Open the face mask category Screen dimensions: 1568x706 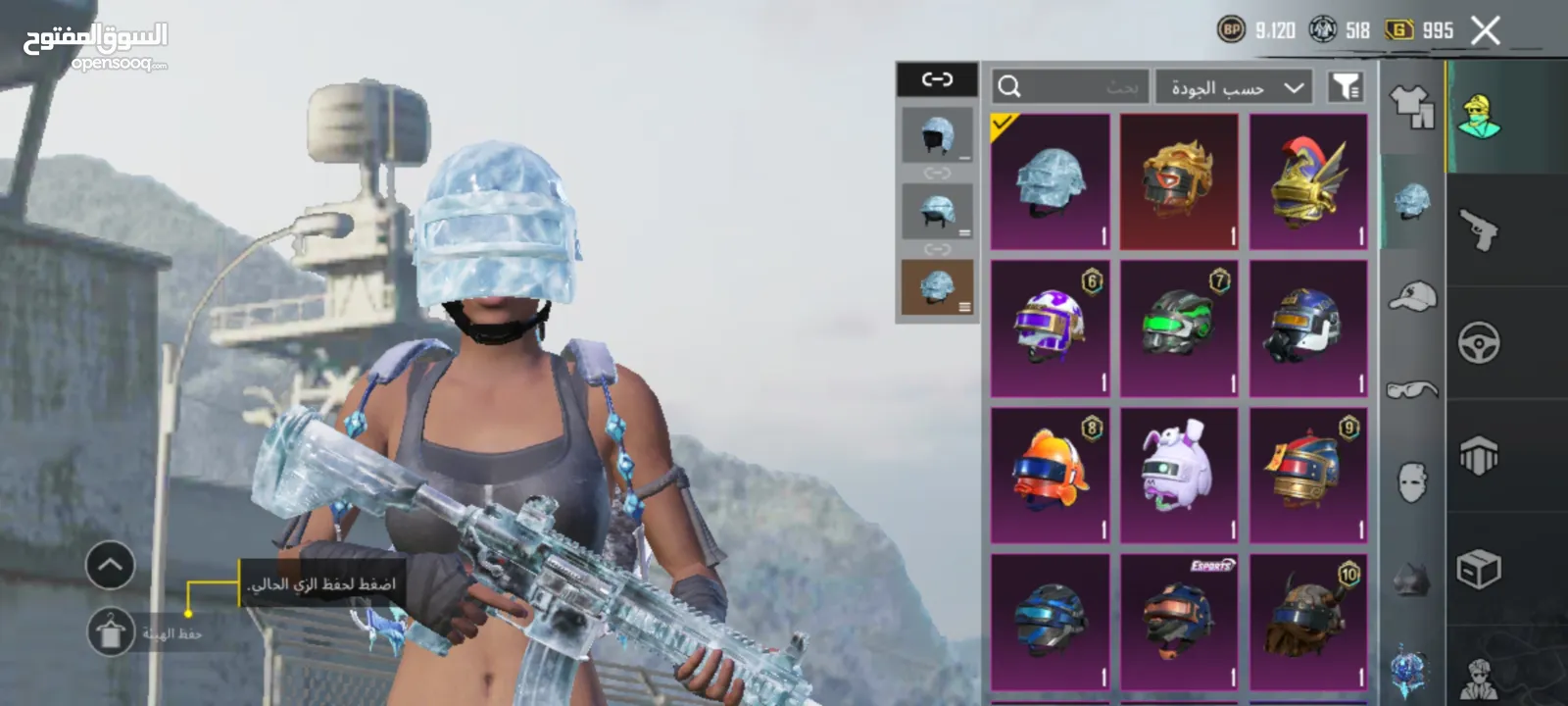pos(1411,482)
